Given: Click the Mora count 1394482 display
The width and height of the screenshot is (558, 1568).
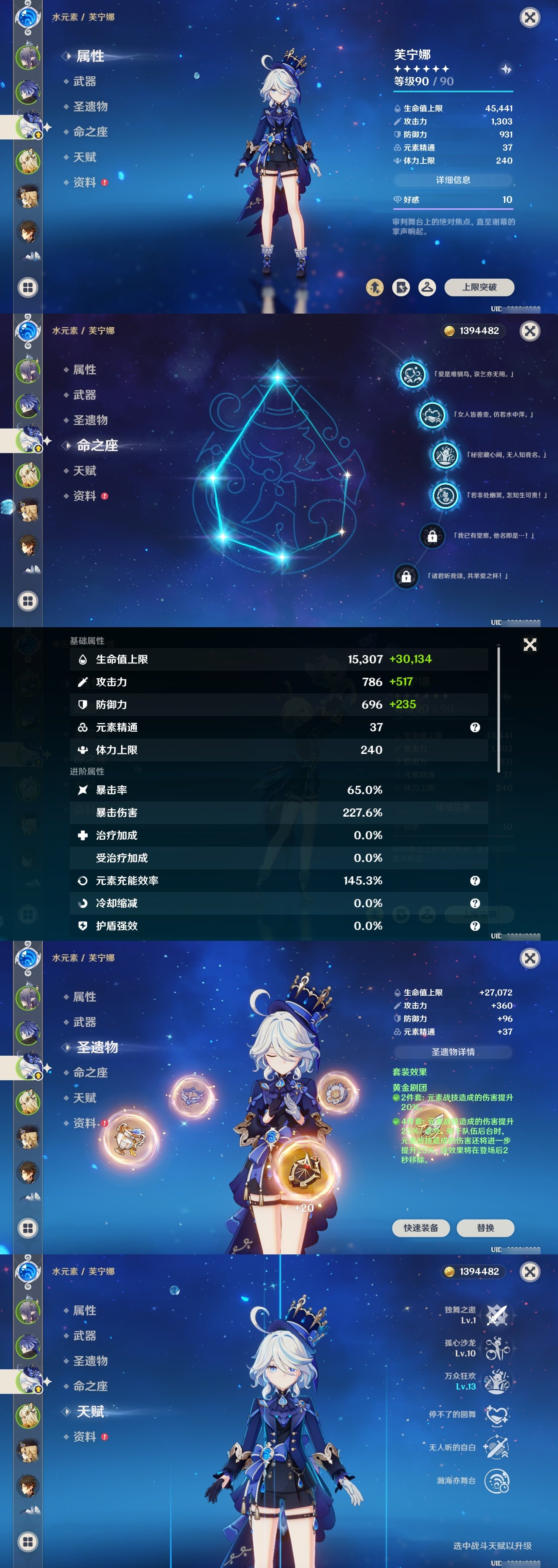Looking at the screenshot, I should tap(475, 331).
